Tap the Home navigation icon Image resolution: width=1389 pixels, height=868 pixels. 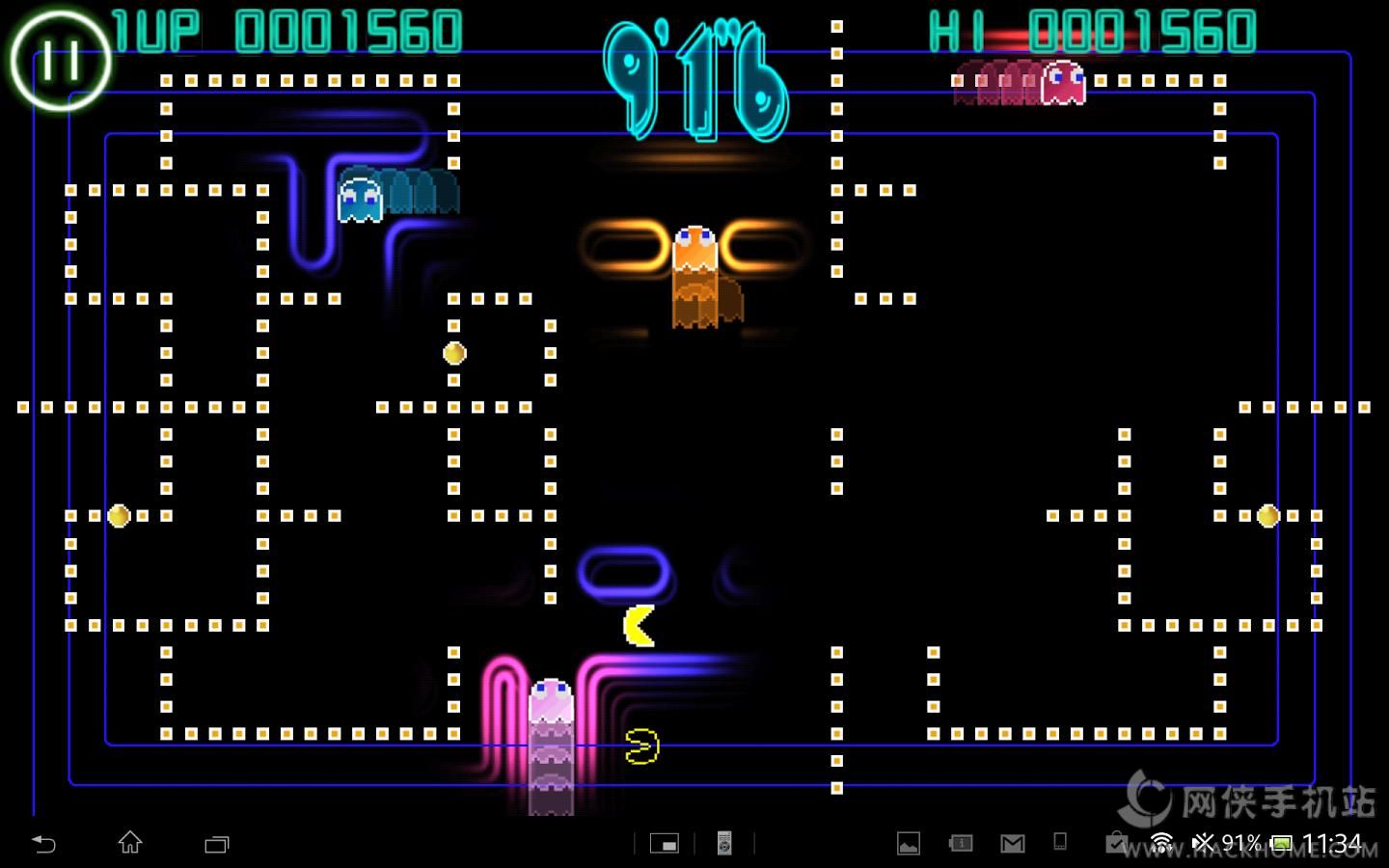click(130, 842)
